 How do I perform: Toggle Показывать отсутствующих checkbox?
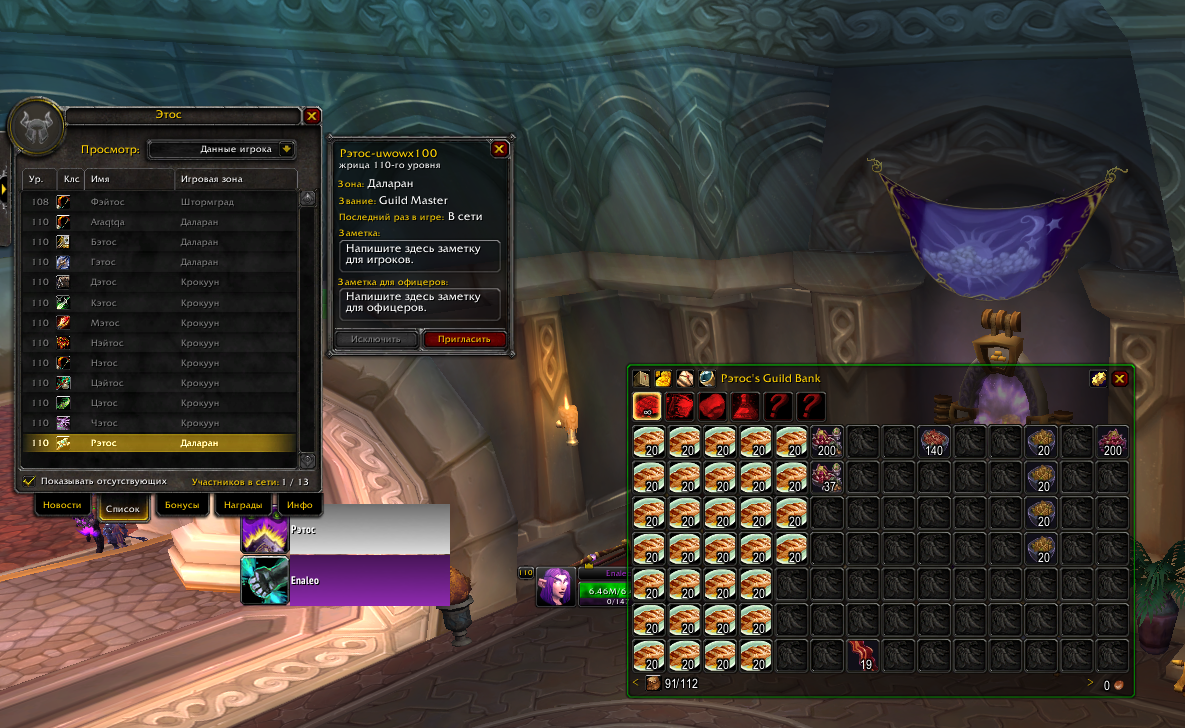29,481
